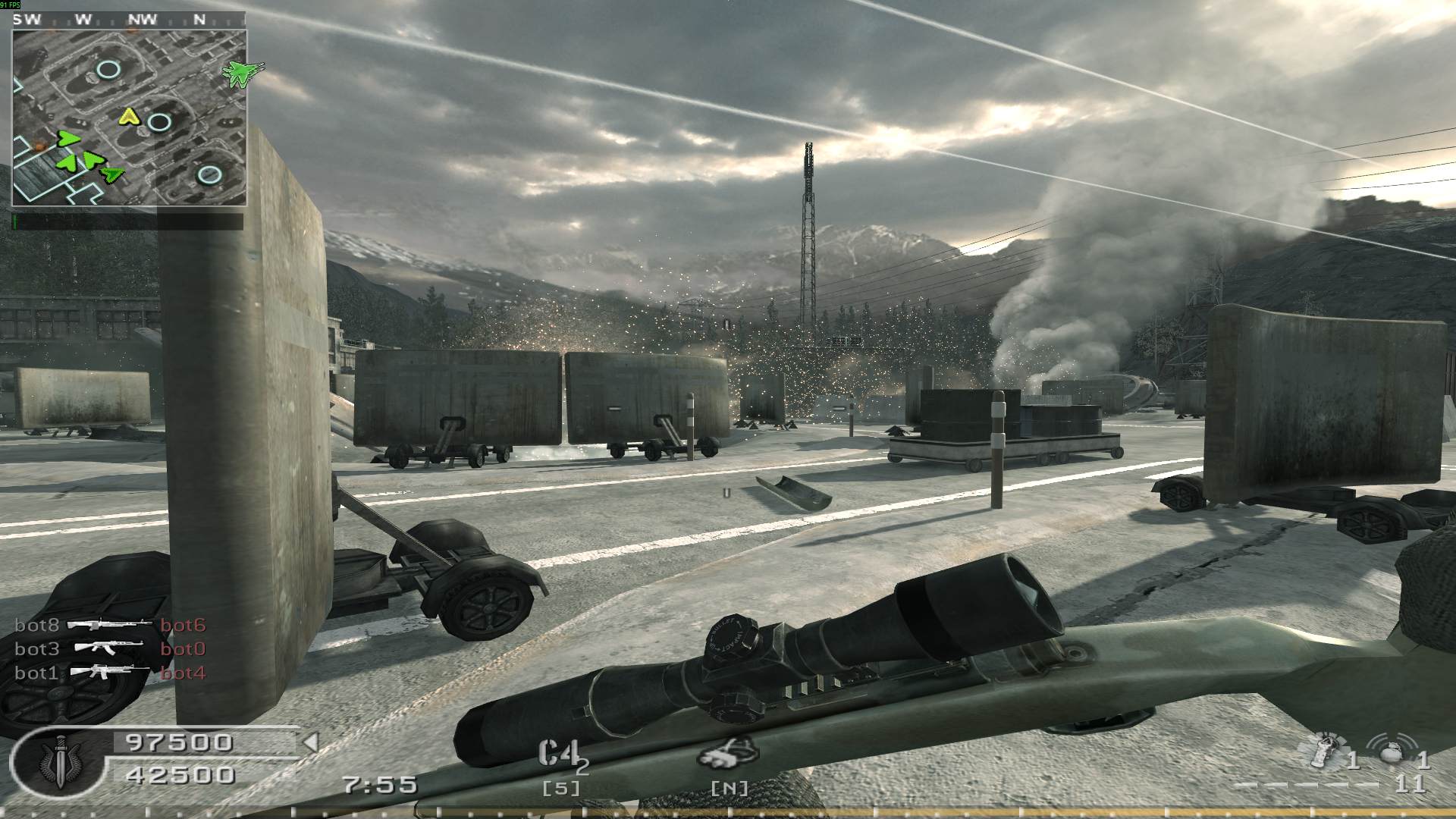The width and height of the screenshot is (1456, 819).
Task: Activate the night vision goggles icon
Action: (x=728, y=753)
